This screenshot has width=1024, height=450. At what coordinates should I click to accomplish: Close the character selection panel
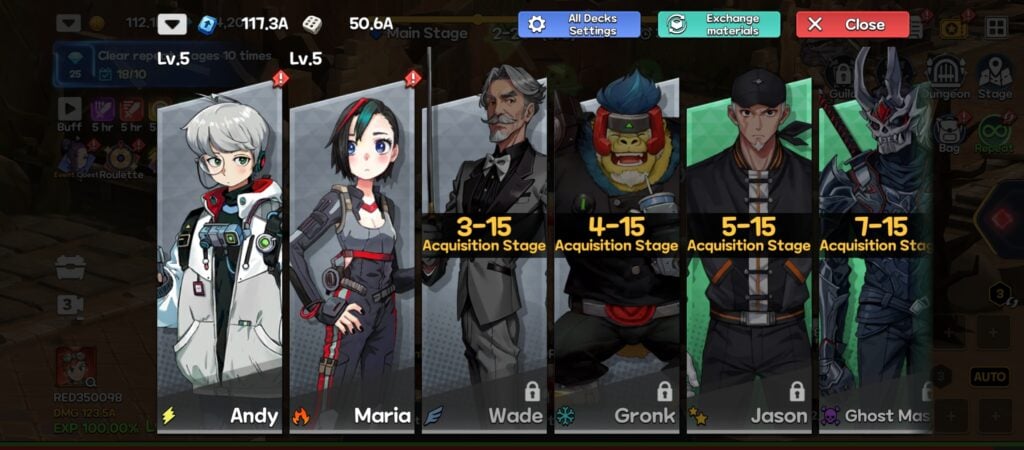(852, 25)
